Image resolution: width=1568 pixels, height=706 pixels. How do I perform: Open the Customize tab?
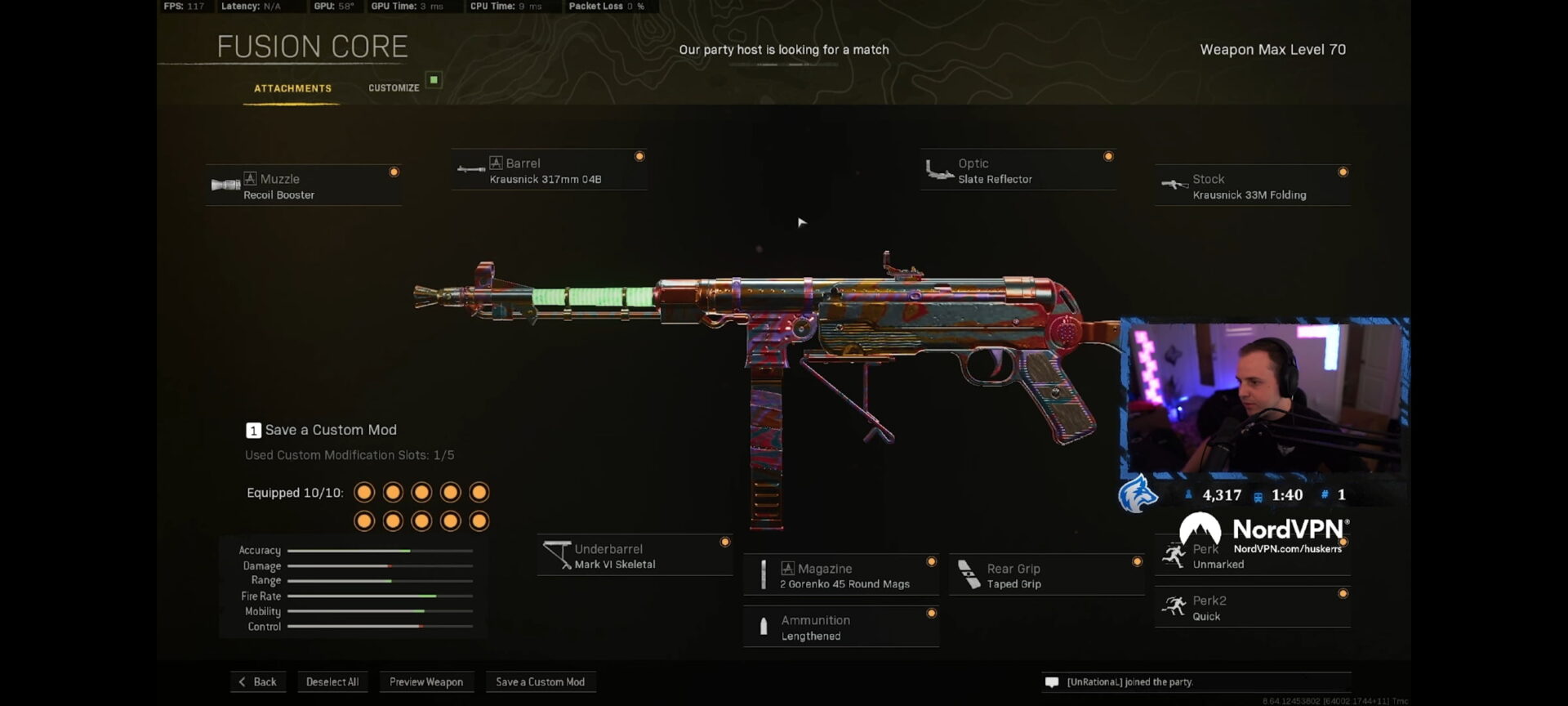[x=394, y=88]
